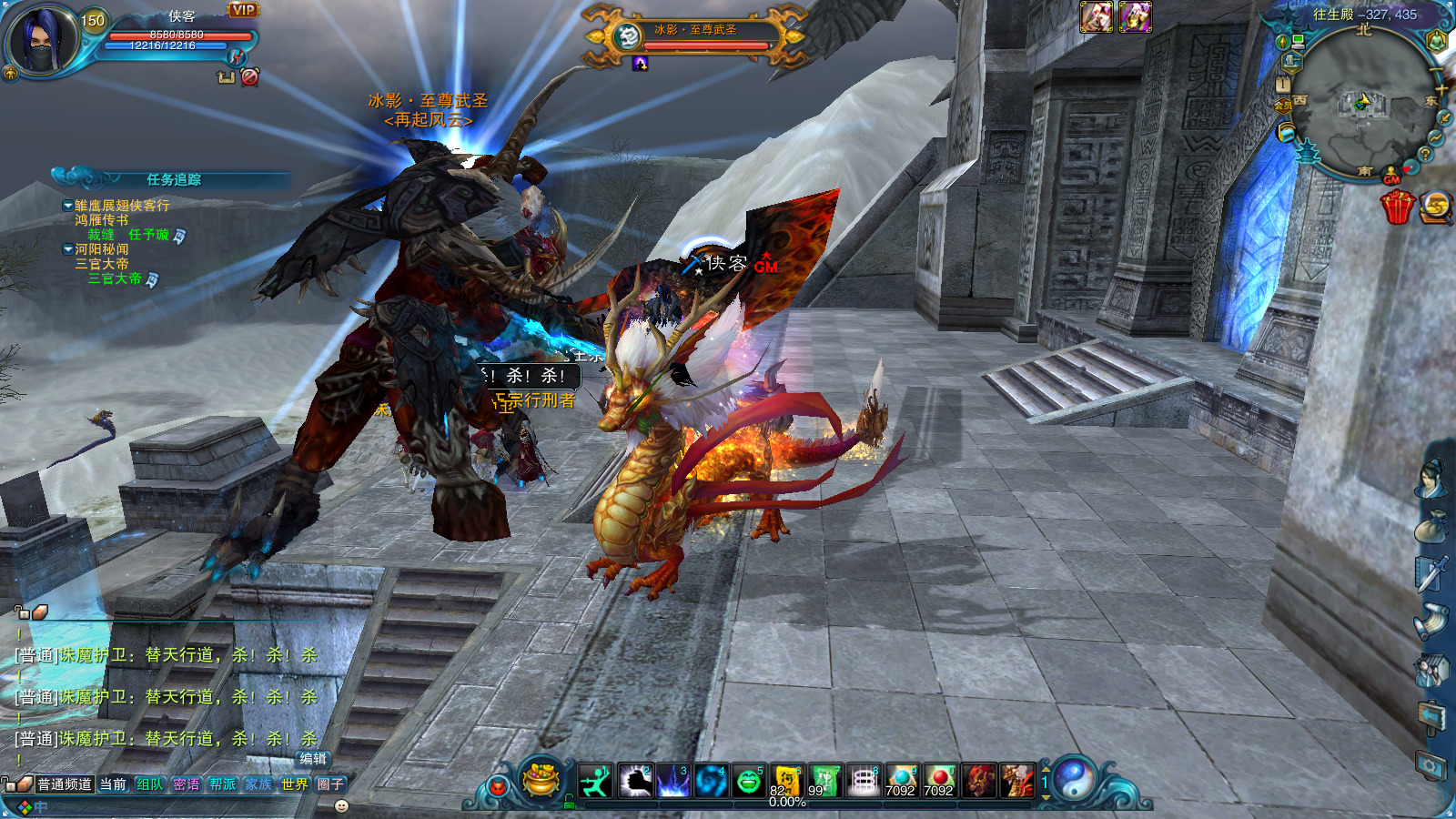The height and width of the screenshot is (819, 1456).
Task: Cast the blue swirl vortex skill
Action: point(711,781)
